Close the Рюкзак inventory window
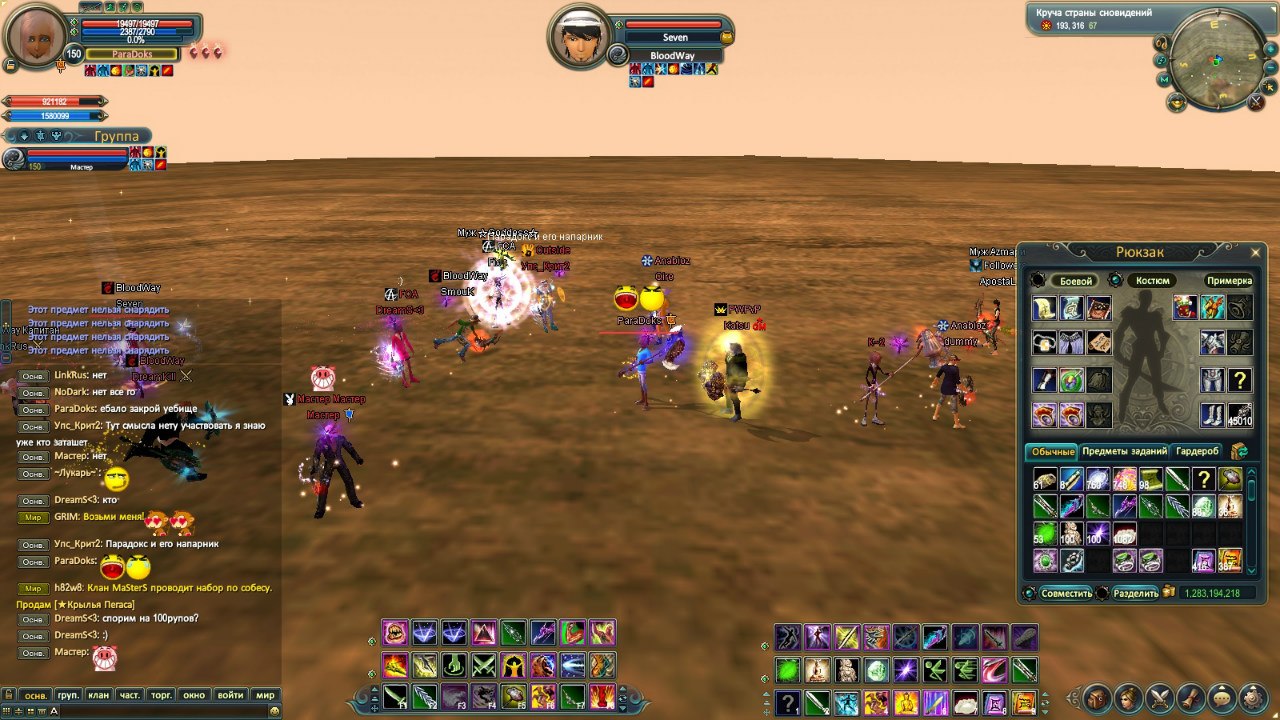Image resolution: width=1280 pixels, height=720 pixels. click(x=1256, y=252)
